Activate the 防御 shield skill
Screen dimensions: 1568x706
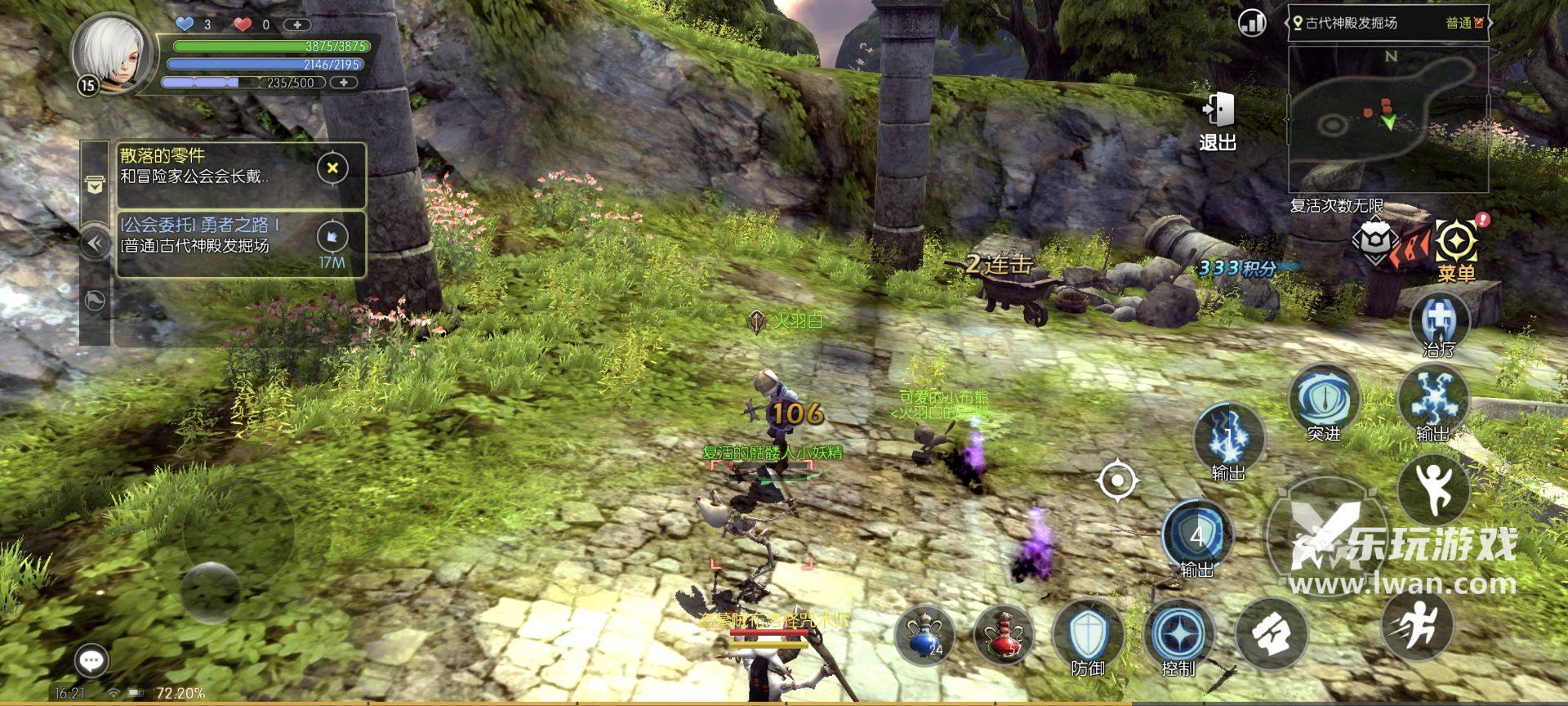1088,636
